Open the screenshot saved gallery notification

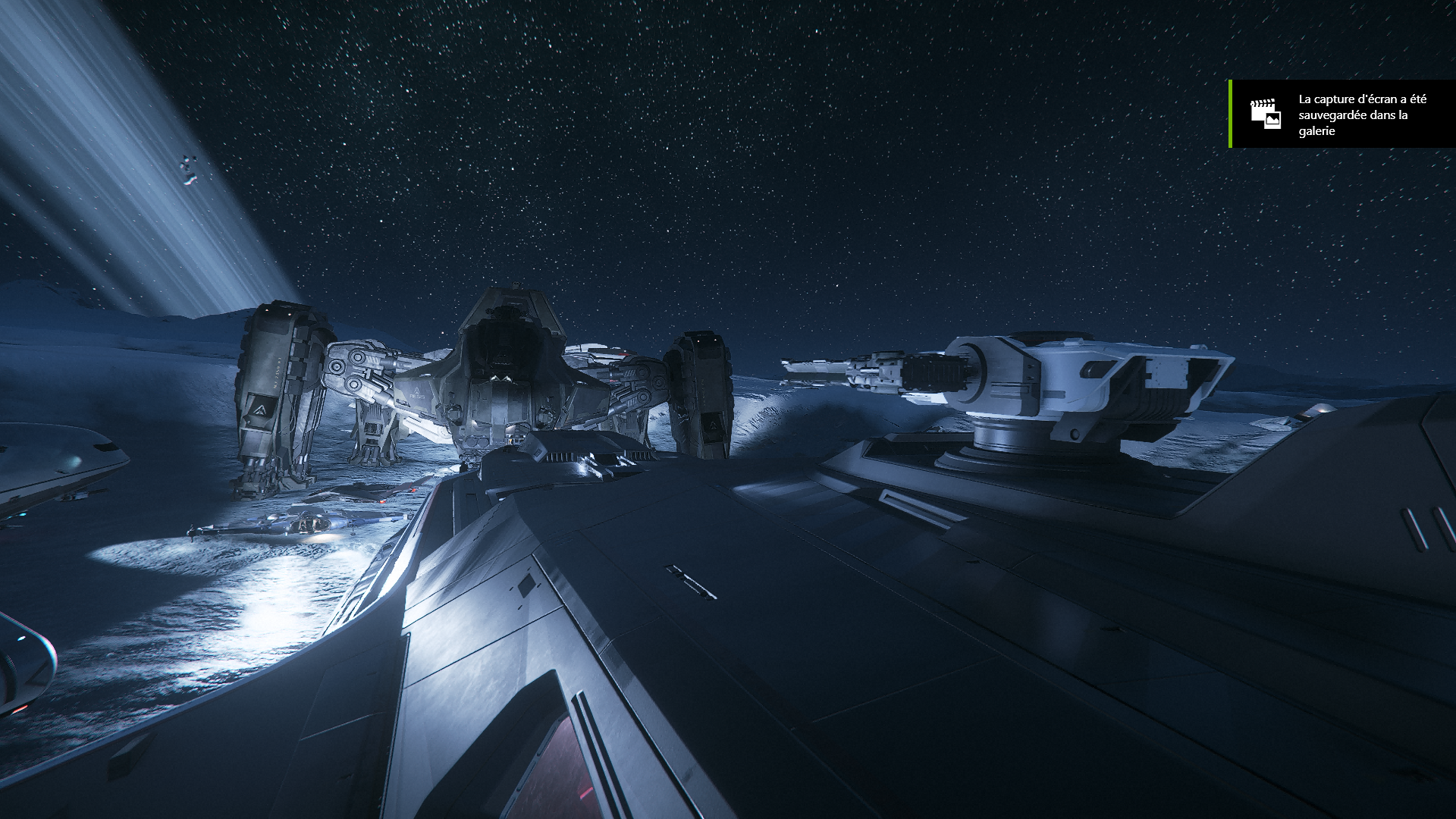click(x=1342, y=115)
